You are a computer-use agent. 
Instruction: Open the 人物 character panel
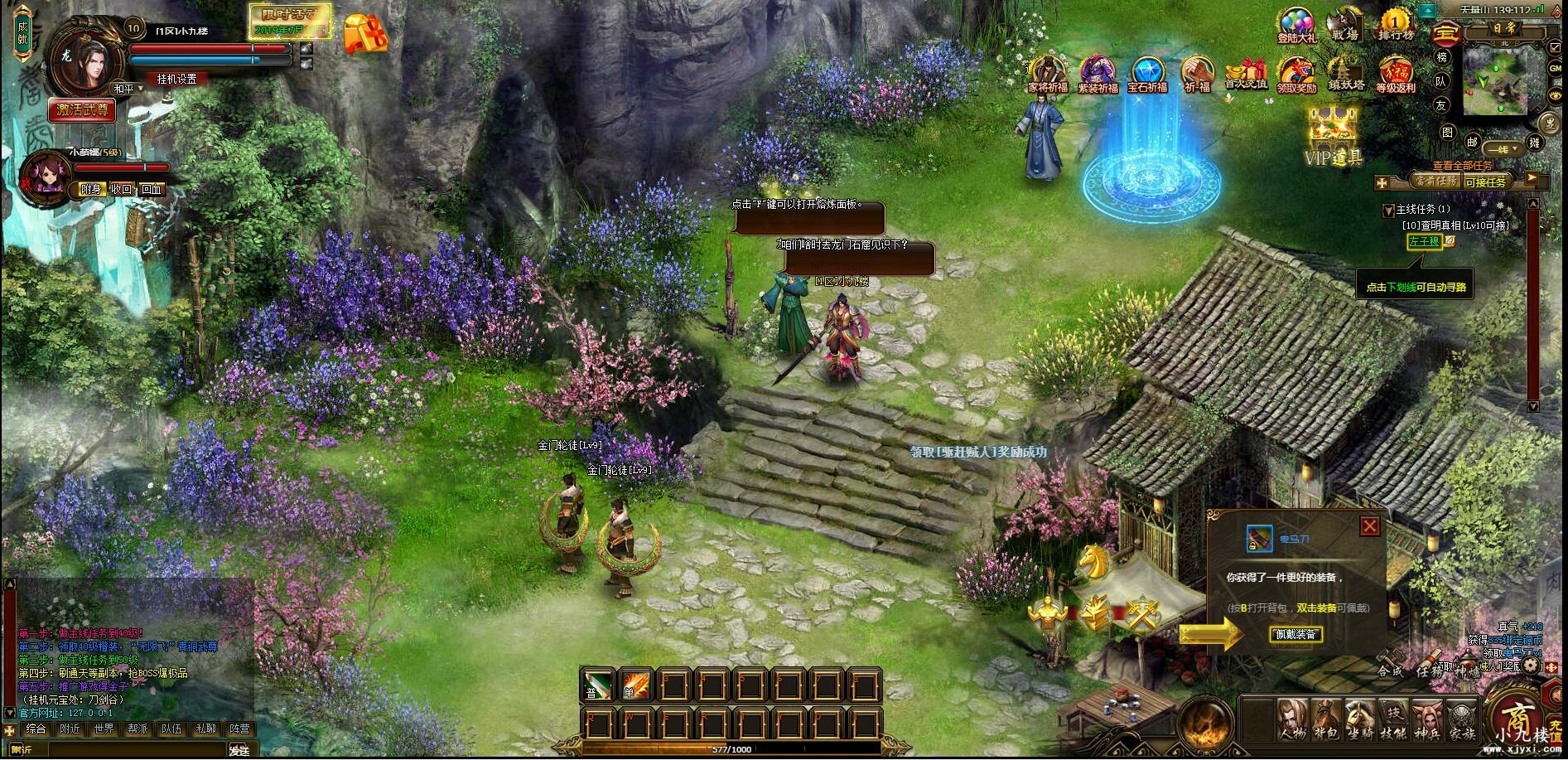(x=1291, y=719)
